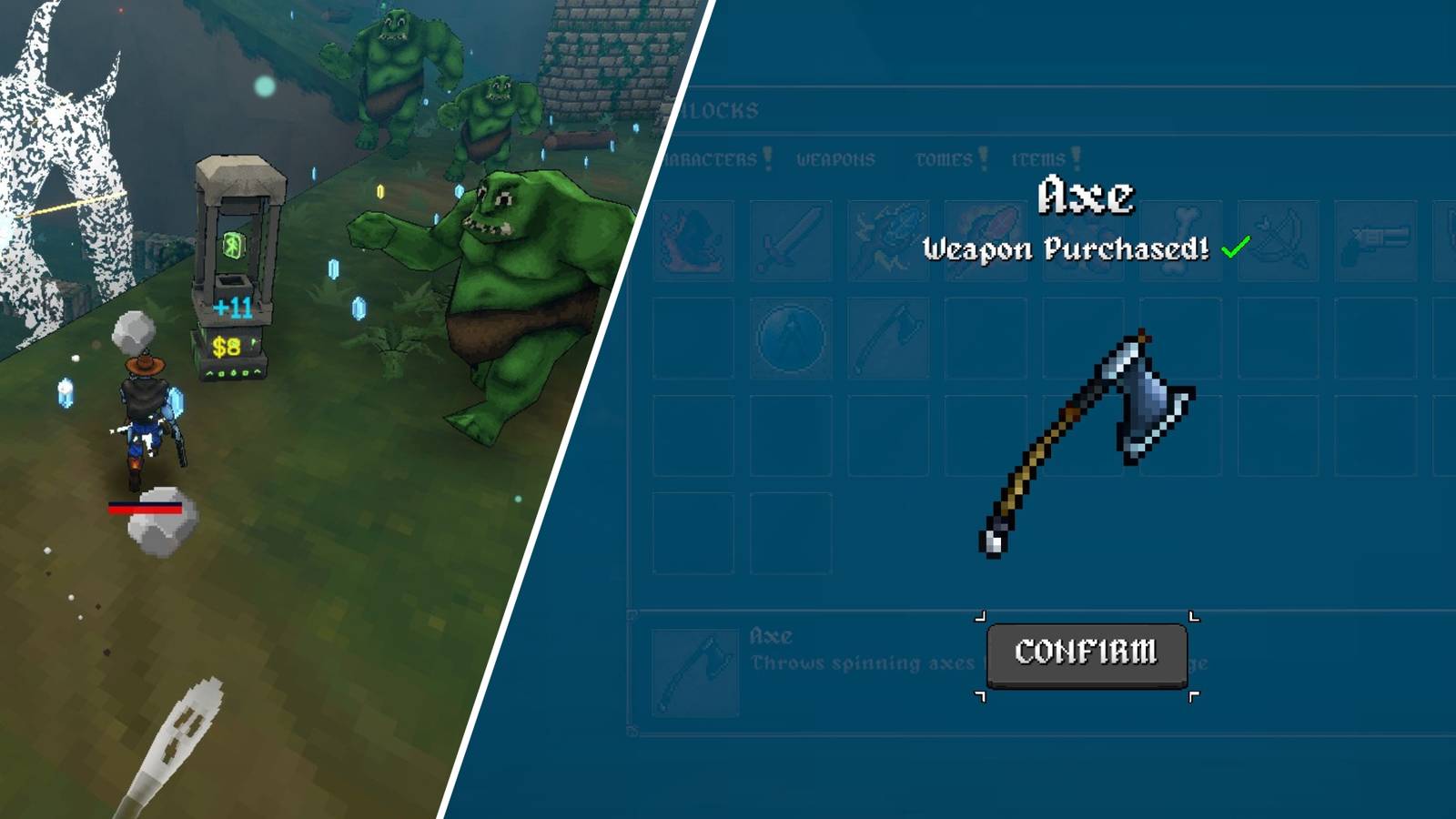The image size is (1456, 819).
Task: Select the Sword icon in the weapons grid
Action: pos(790,235)
